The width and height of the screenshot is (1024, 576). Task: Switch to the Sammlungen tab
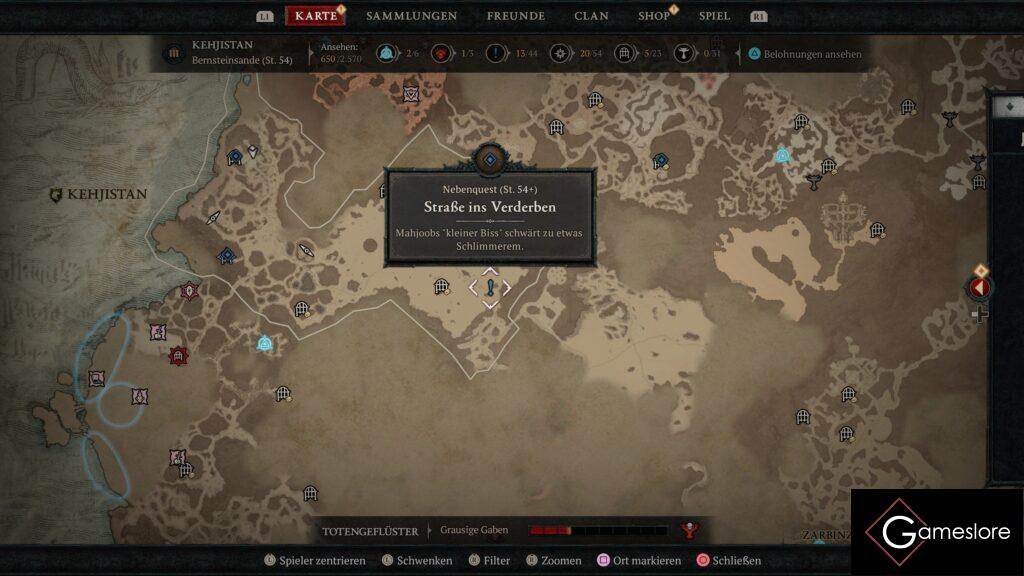[411, 16]
